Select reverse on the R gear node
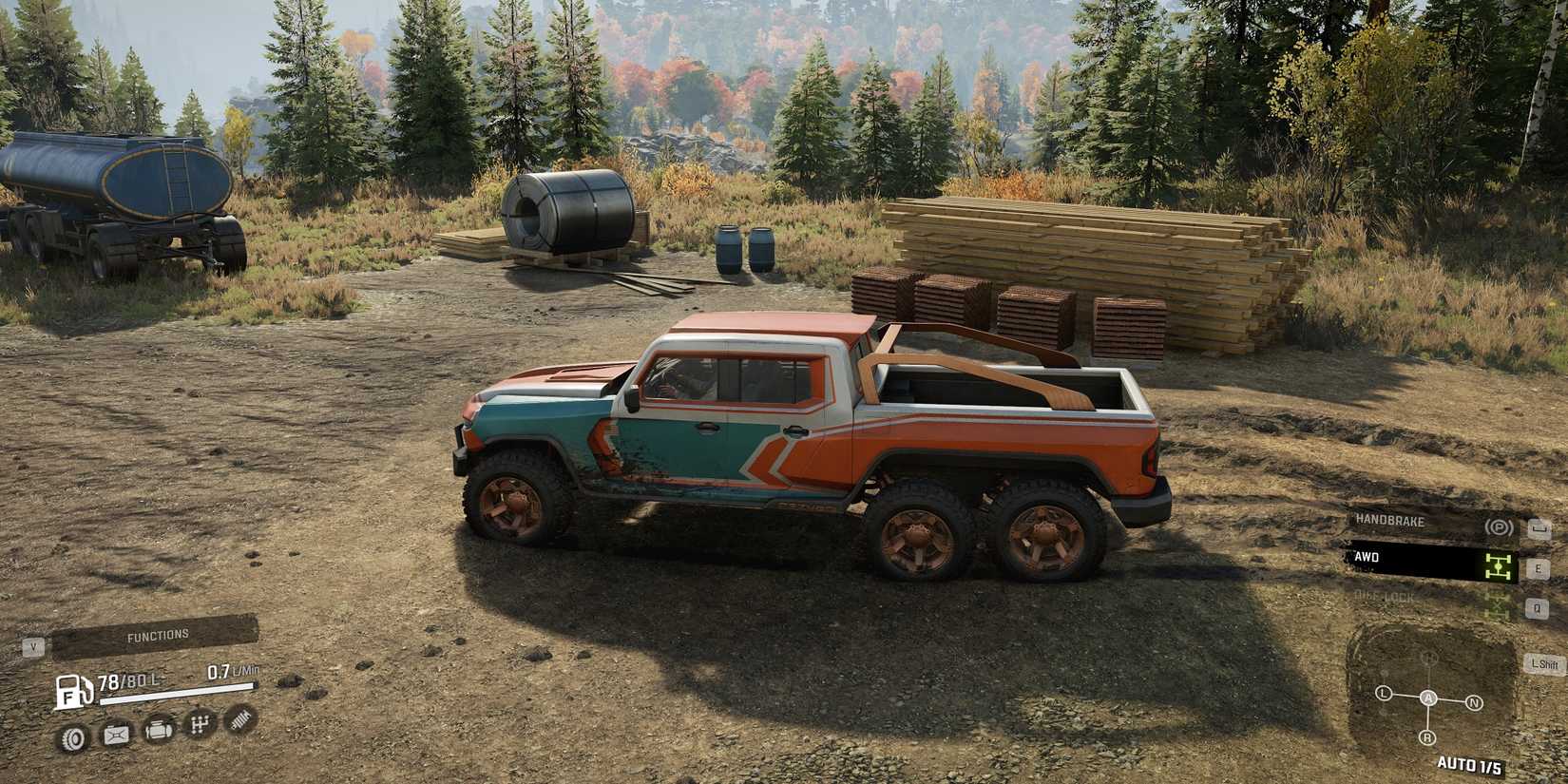1568x784 pixels. 1427,736
